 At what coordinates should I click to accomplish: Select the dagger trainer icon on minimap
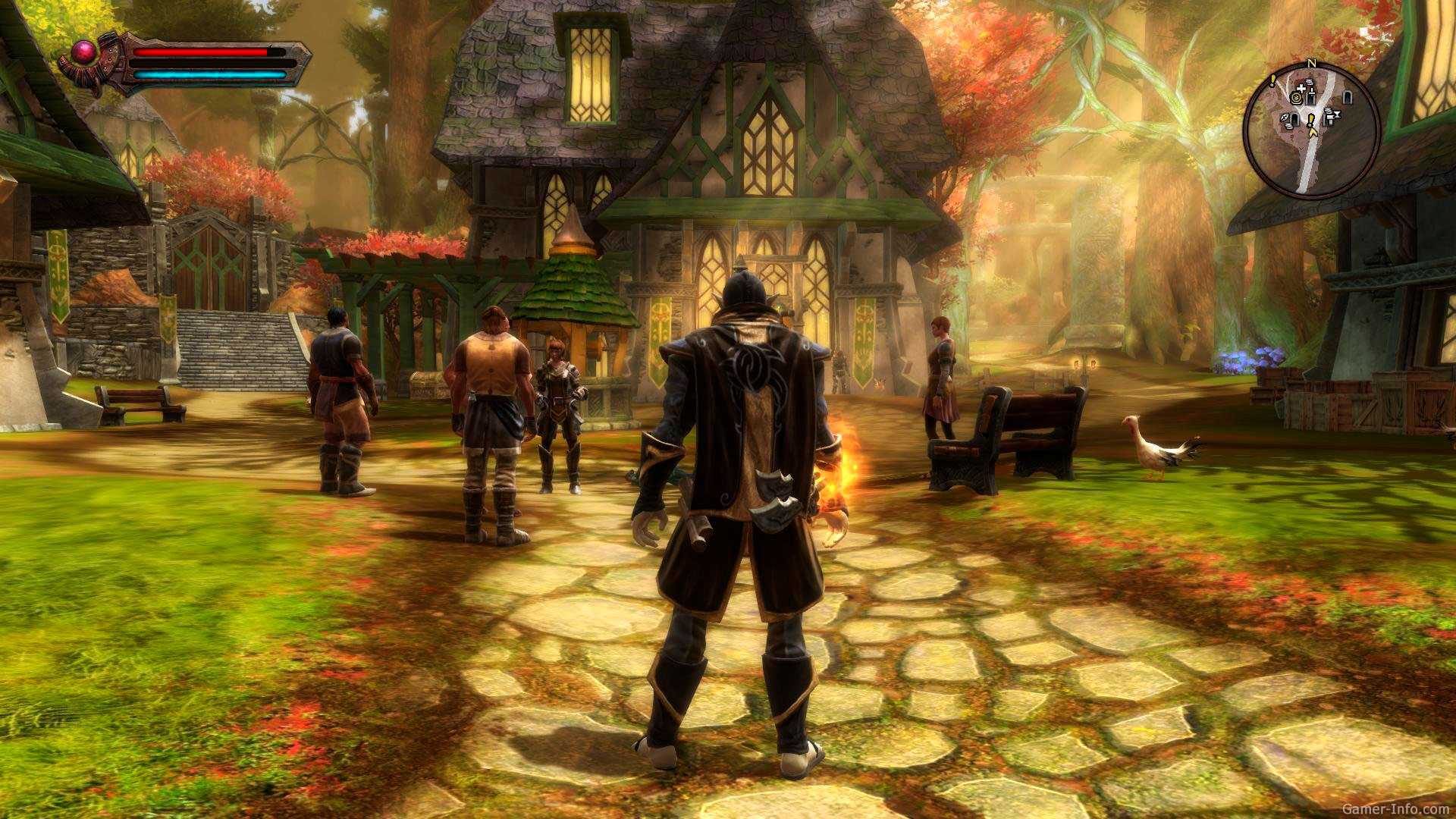pos(1311,93)
